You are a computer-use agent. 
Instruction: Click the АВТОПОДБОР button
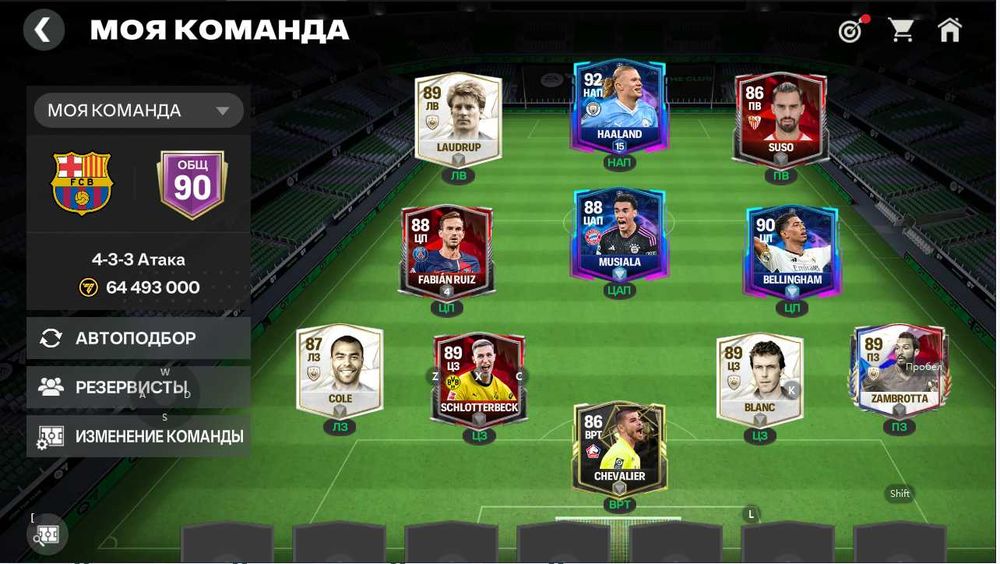coord(138,338)
